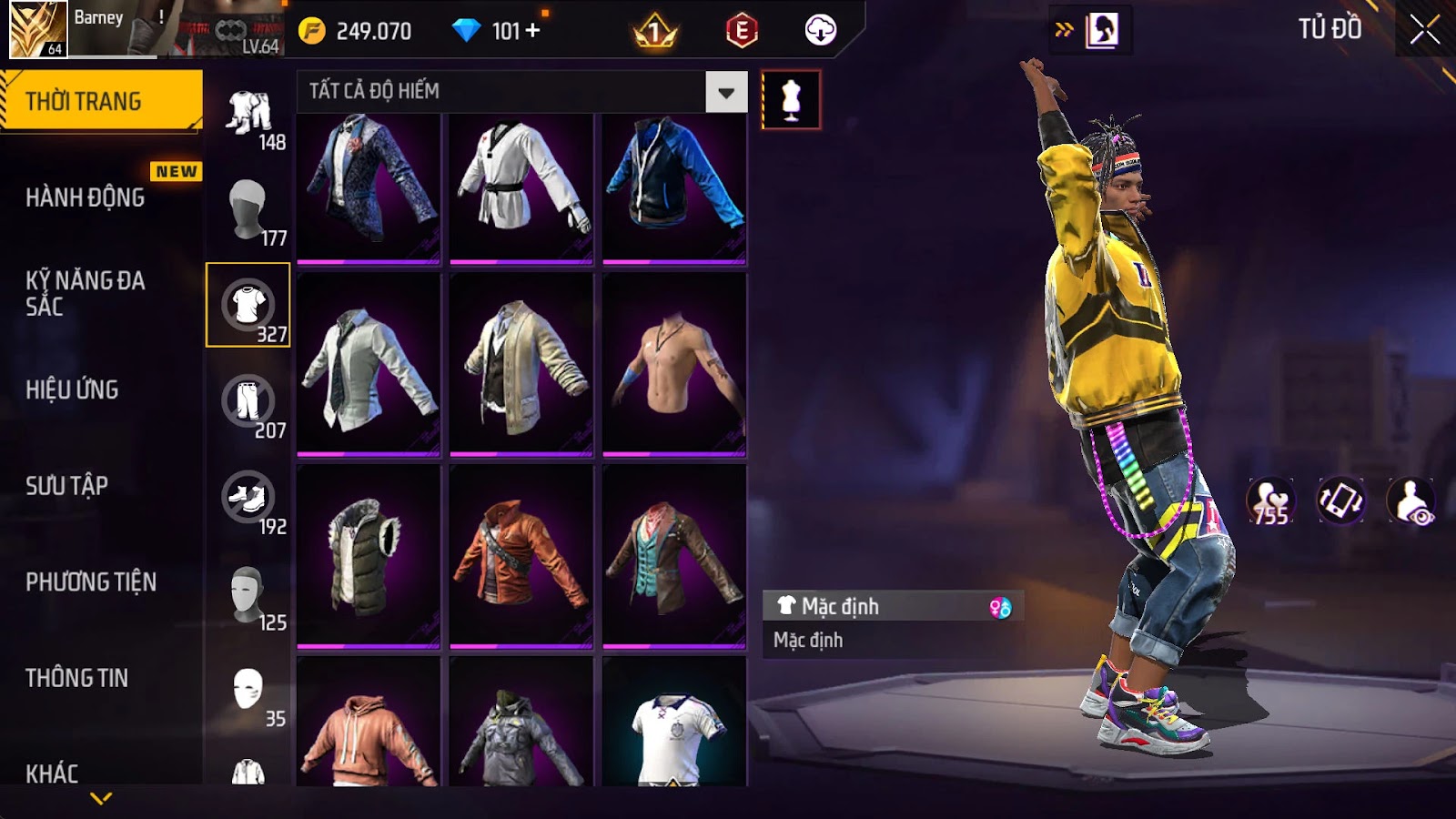Go to the Phương Tiện tab
Image resolution: width=1456 pixels, height=819 pixels.
coord(91,581)
